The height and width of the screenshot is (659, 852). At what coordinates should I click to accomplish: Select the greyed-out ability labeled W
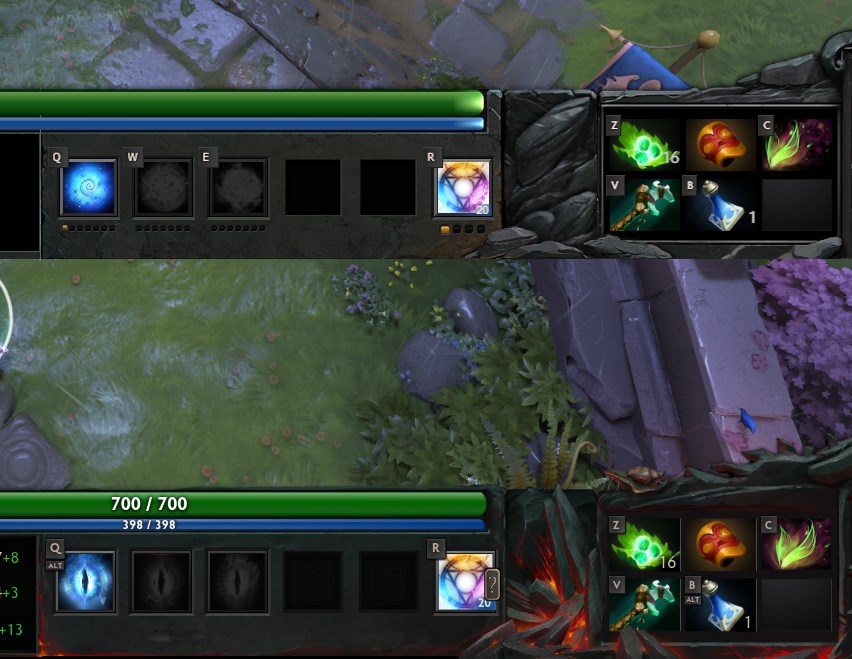[163, 188]
